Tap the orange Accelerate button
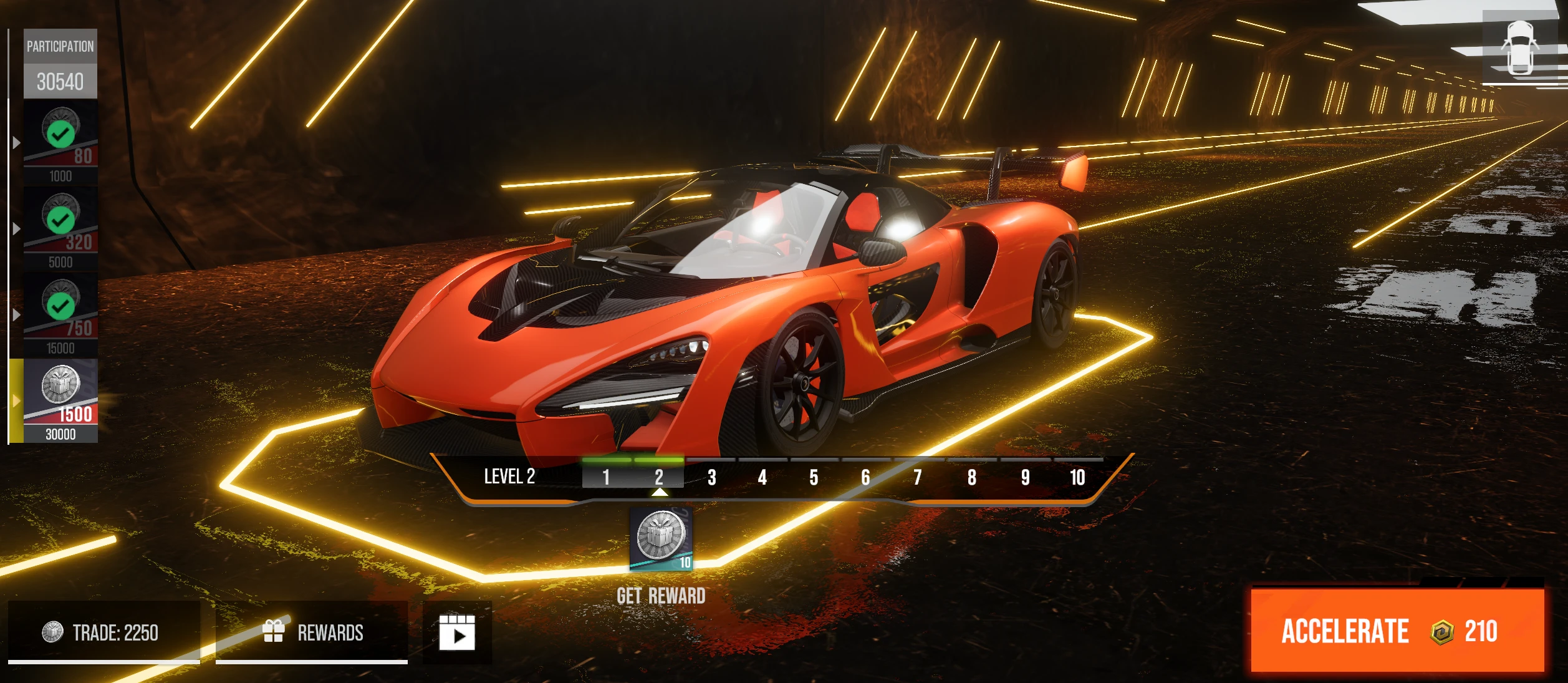Viewport: 1568px width, 683px height. tap(1397, 631)
